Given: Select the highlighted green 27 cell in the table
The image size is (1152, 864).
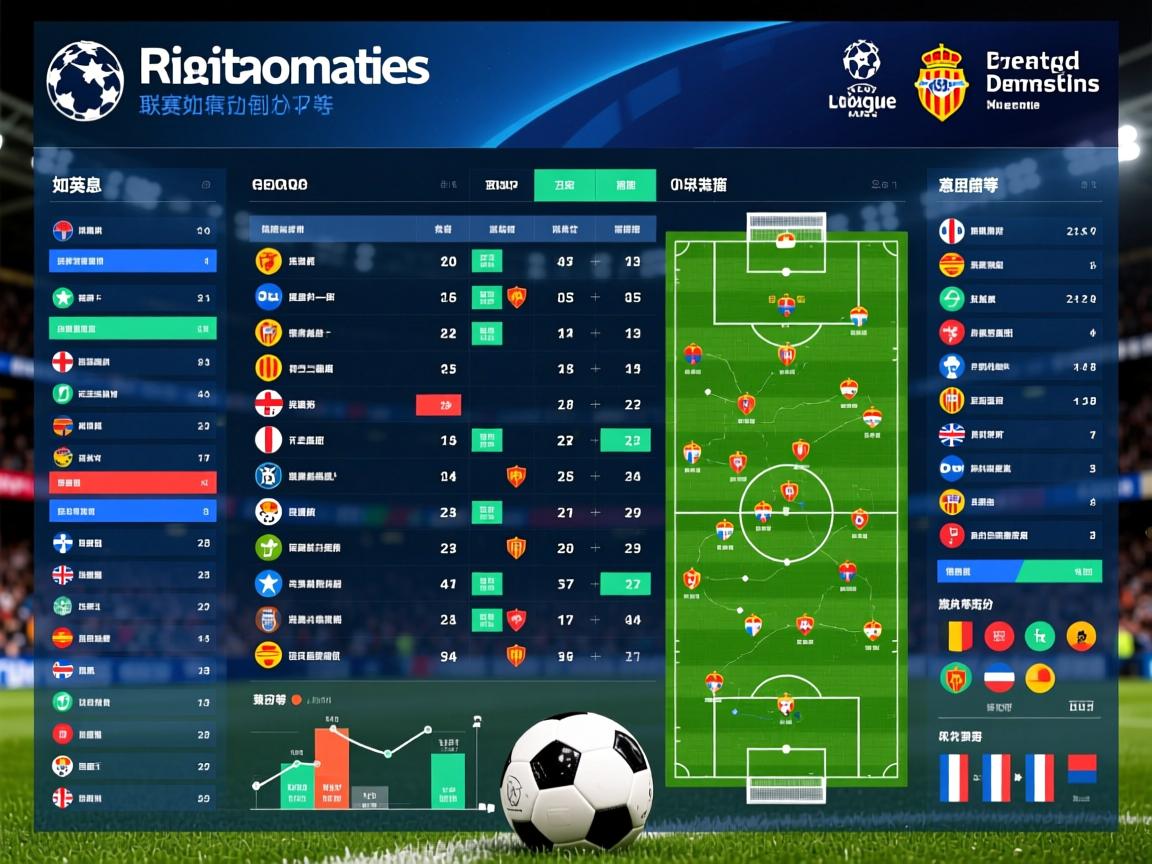Looking at the screenshot, I should pyautogui.click(x=625, y=584).
